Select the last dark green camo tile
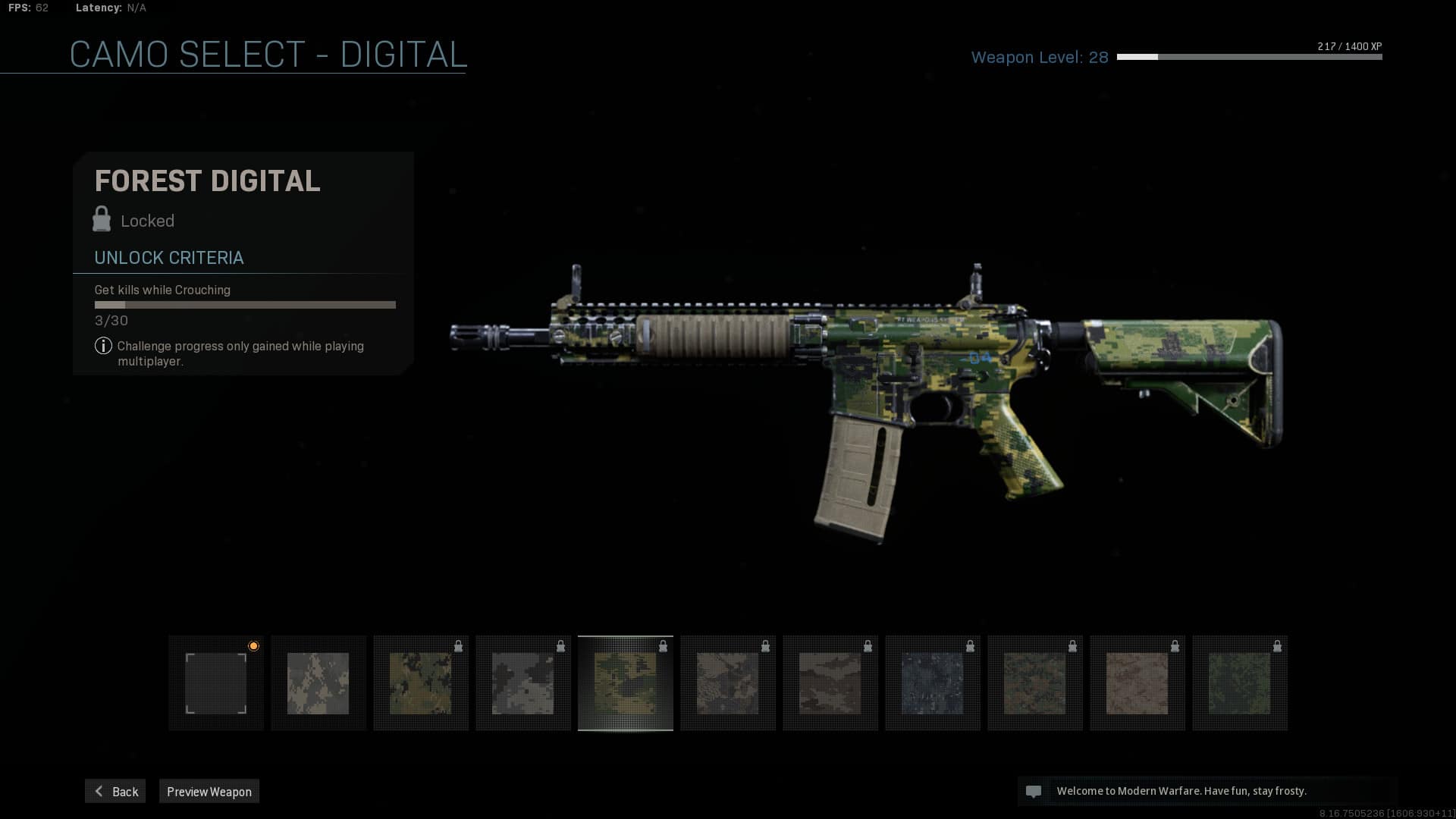This screenshot has width=1456, height=819. click(1240, 683)
